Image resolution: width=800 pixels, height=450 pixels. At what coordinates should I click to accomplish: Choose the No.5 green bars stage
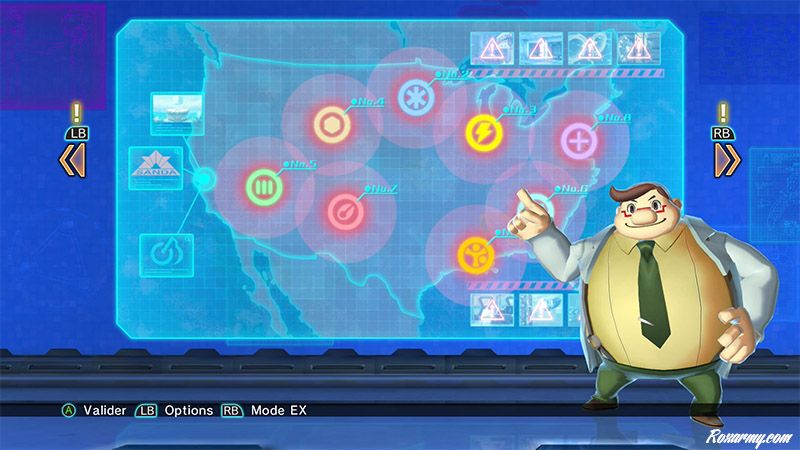263,185
